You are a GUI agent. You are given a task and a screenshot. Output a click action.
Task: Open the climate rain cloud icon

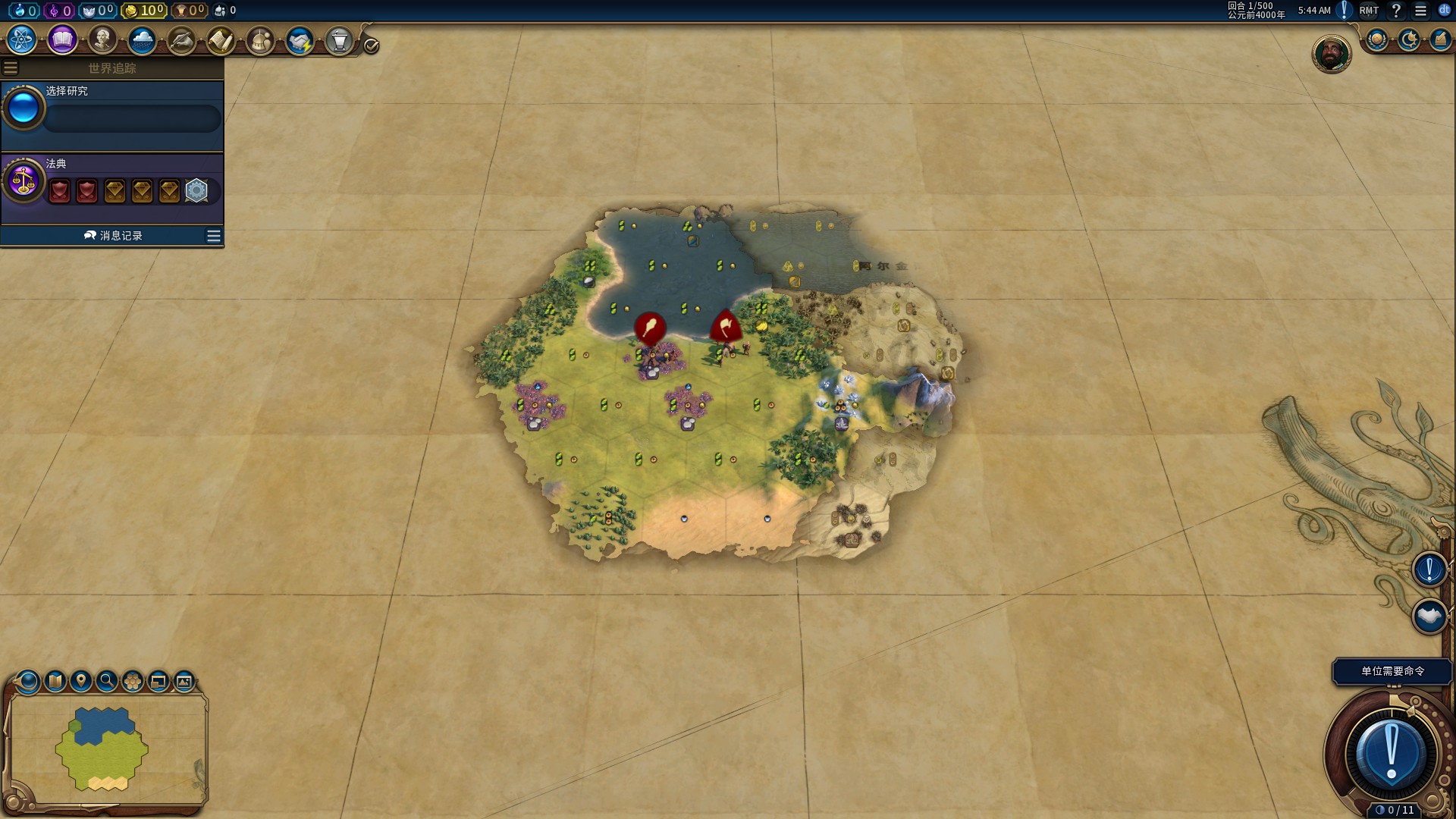(x=142, y=39)
